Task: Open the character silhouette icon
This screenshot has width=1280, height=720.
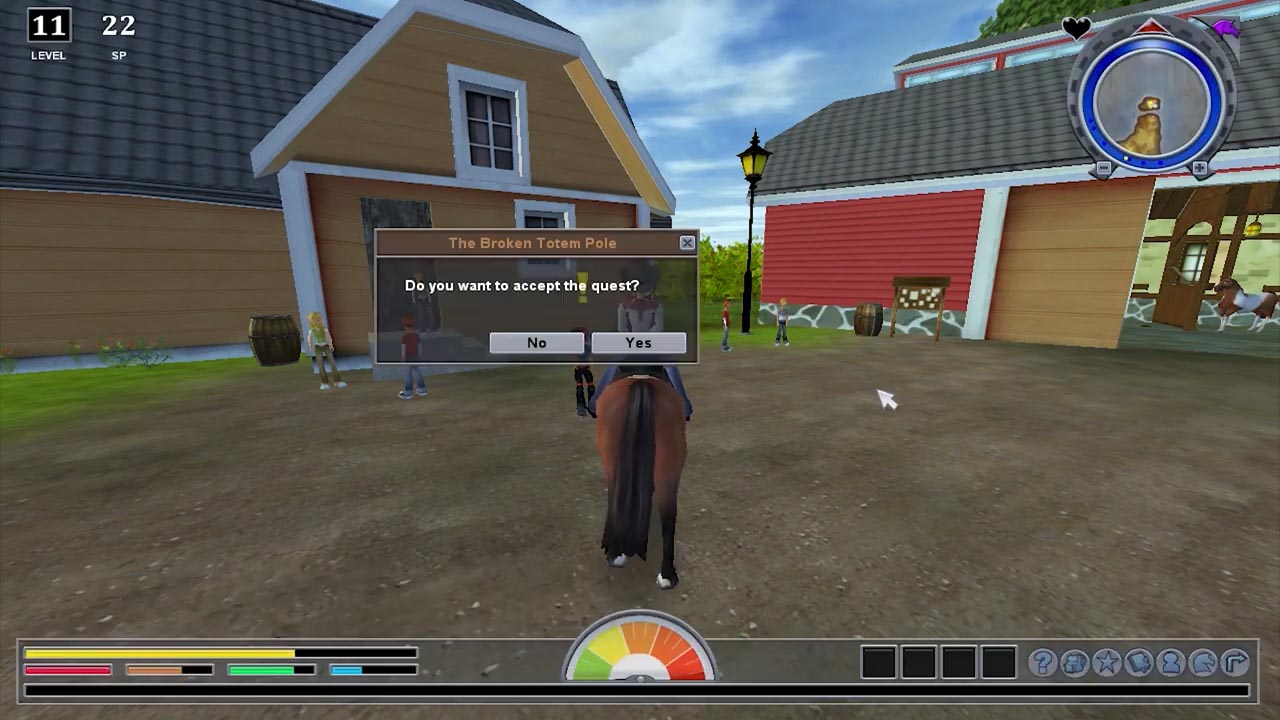Action: coord(1171,662)
